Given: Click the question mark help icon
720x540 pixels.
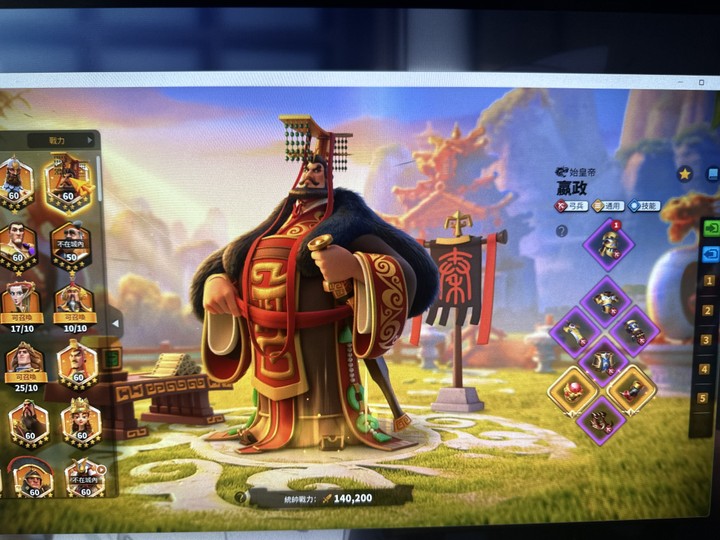Looking at the screenshot, I should [x=562, y=231].
